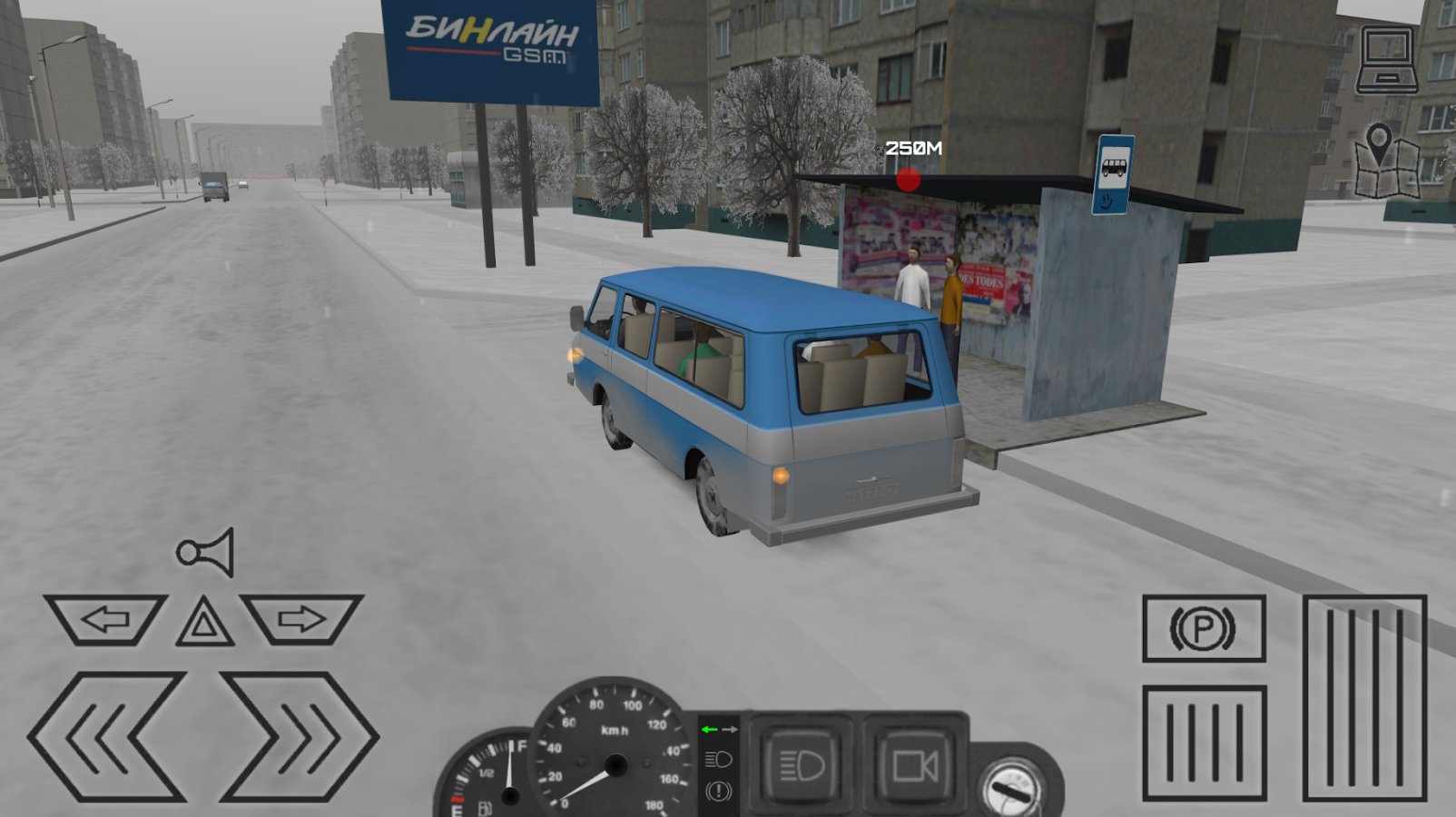The image size is (1456, 817).
Task: Tap the tall gas pedal
Action: click(1364, 697)
